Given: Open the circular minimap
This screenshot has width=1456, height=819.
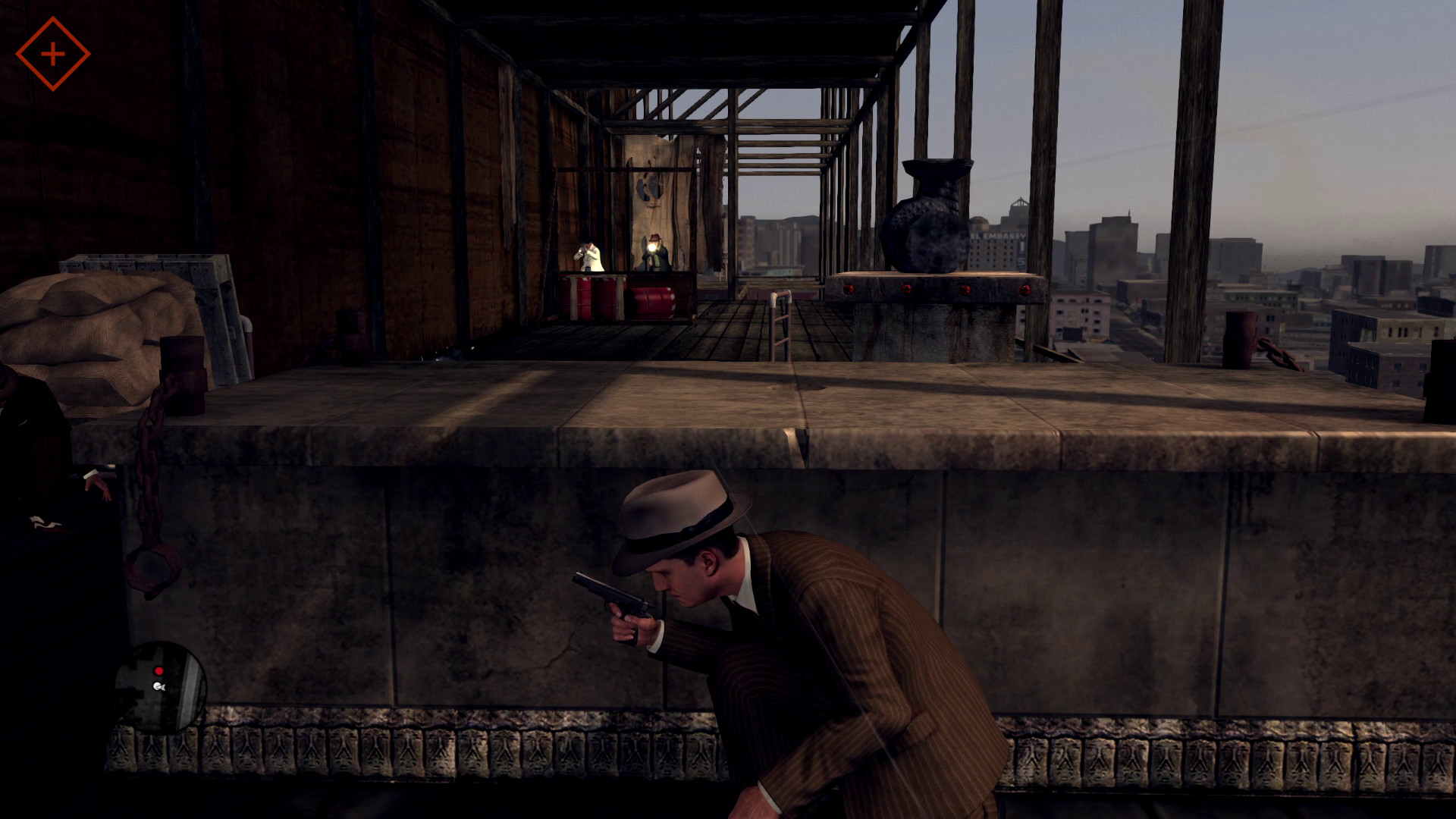Looking at the screenshot, I should (161, 687).
